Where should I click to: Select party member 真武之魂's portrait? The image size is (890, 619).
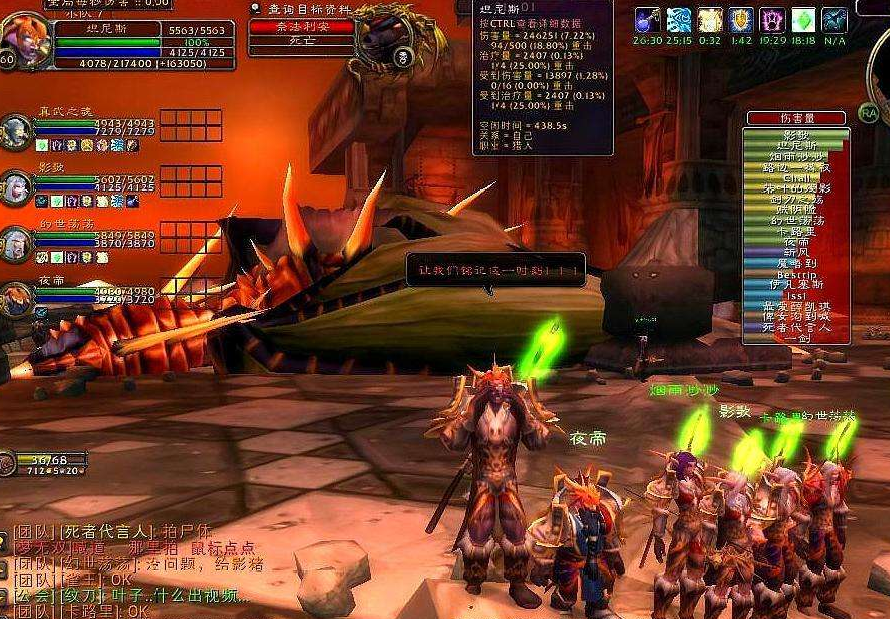[16, 131]
